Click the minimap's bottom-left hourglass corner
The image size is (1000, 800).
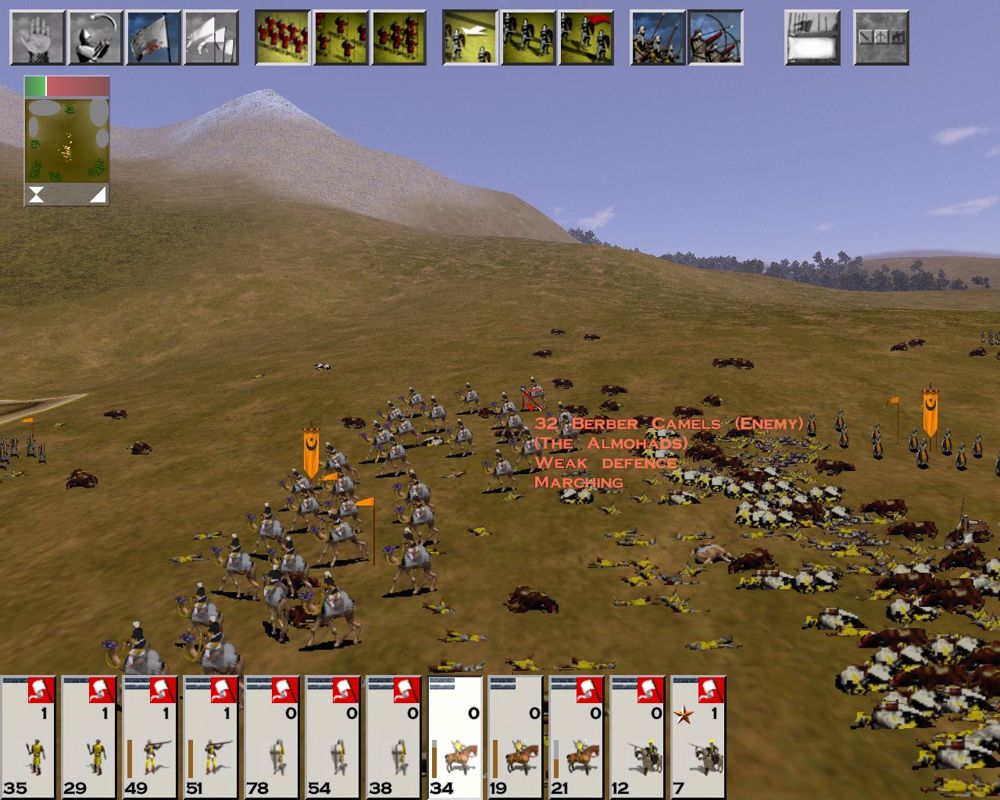pyautogui.click(x=36, y=196)
